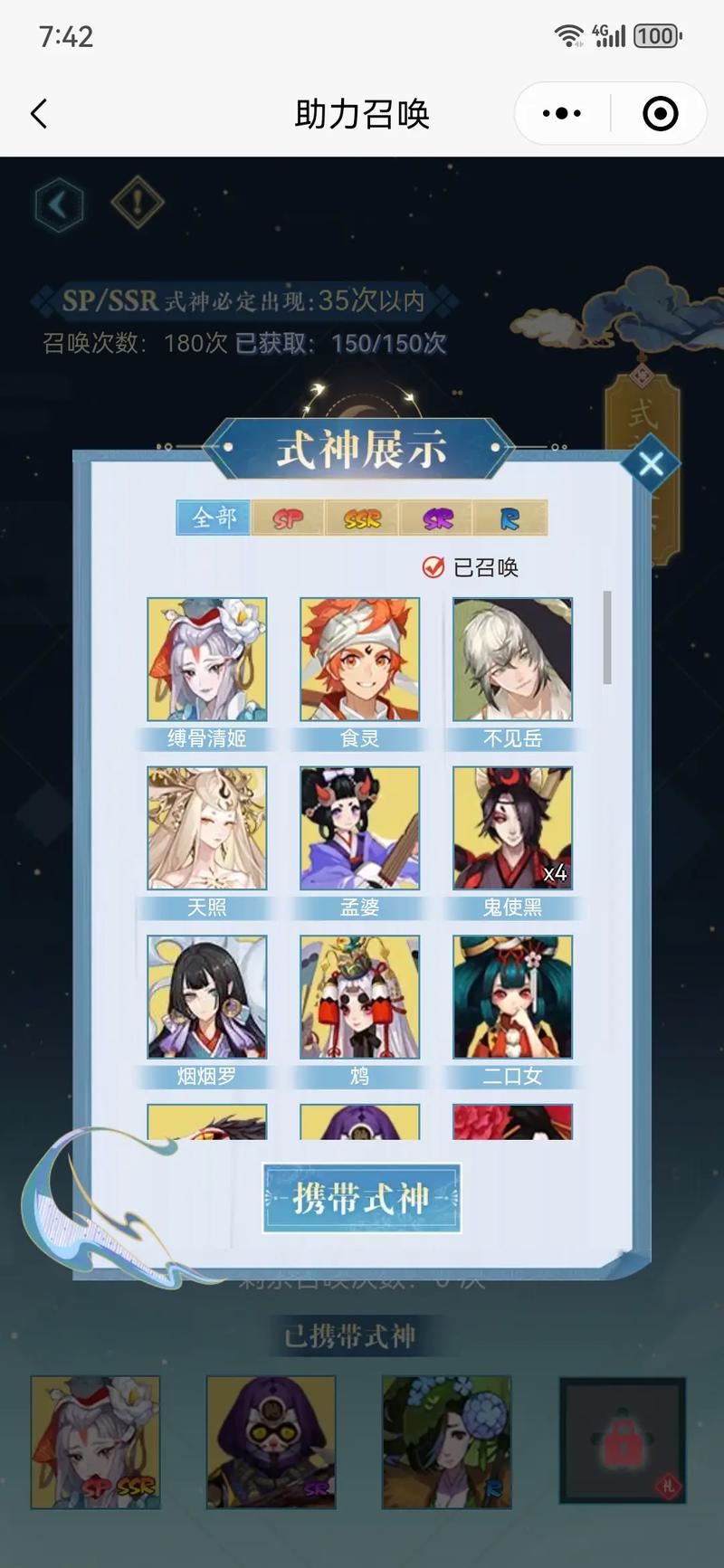Choose the 二口女 shikigami portrait
The image size is (724, 1568).
pos(512,996)
